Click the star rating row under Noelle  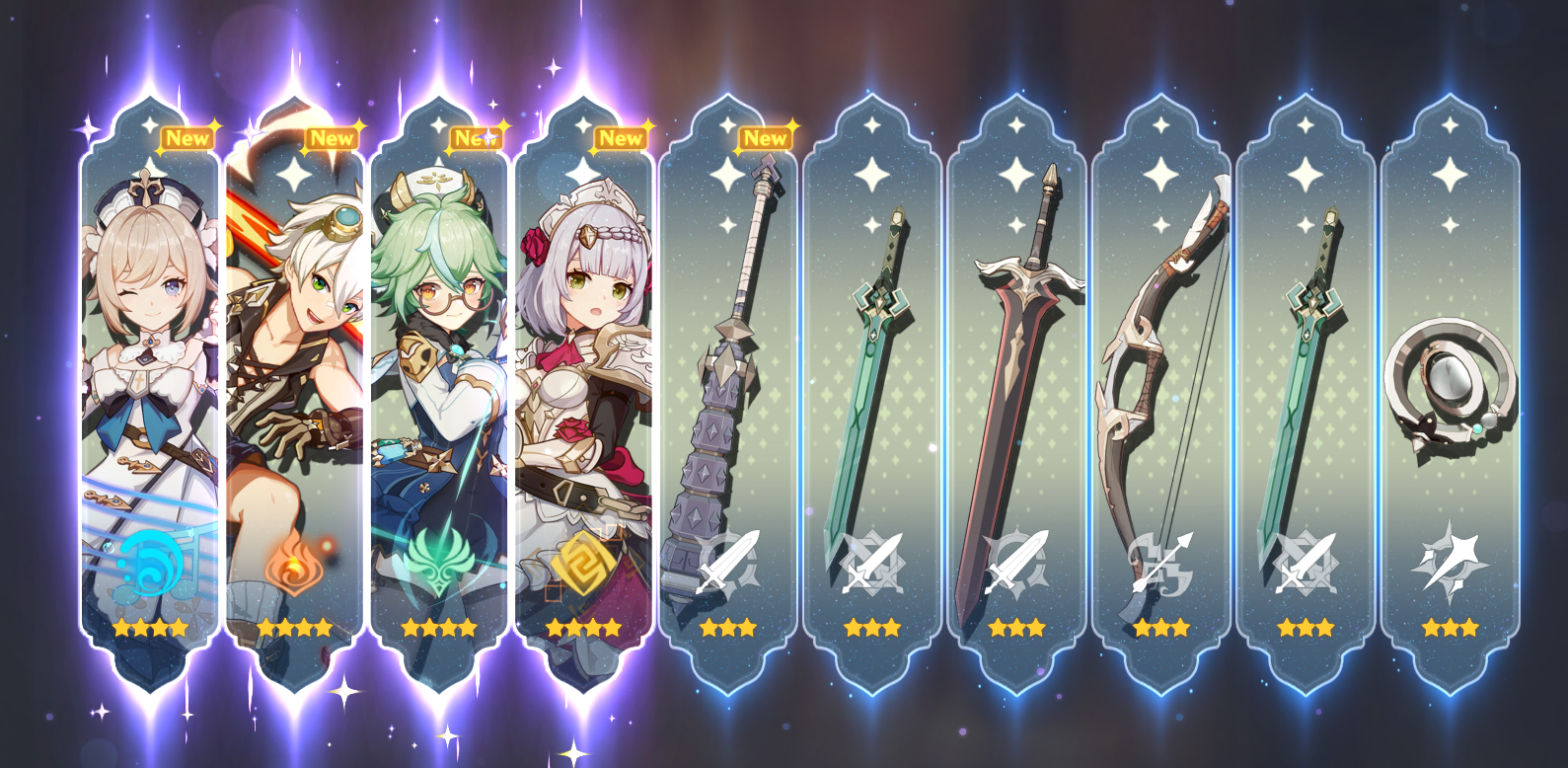click(x=582, y=625)
